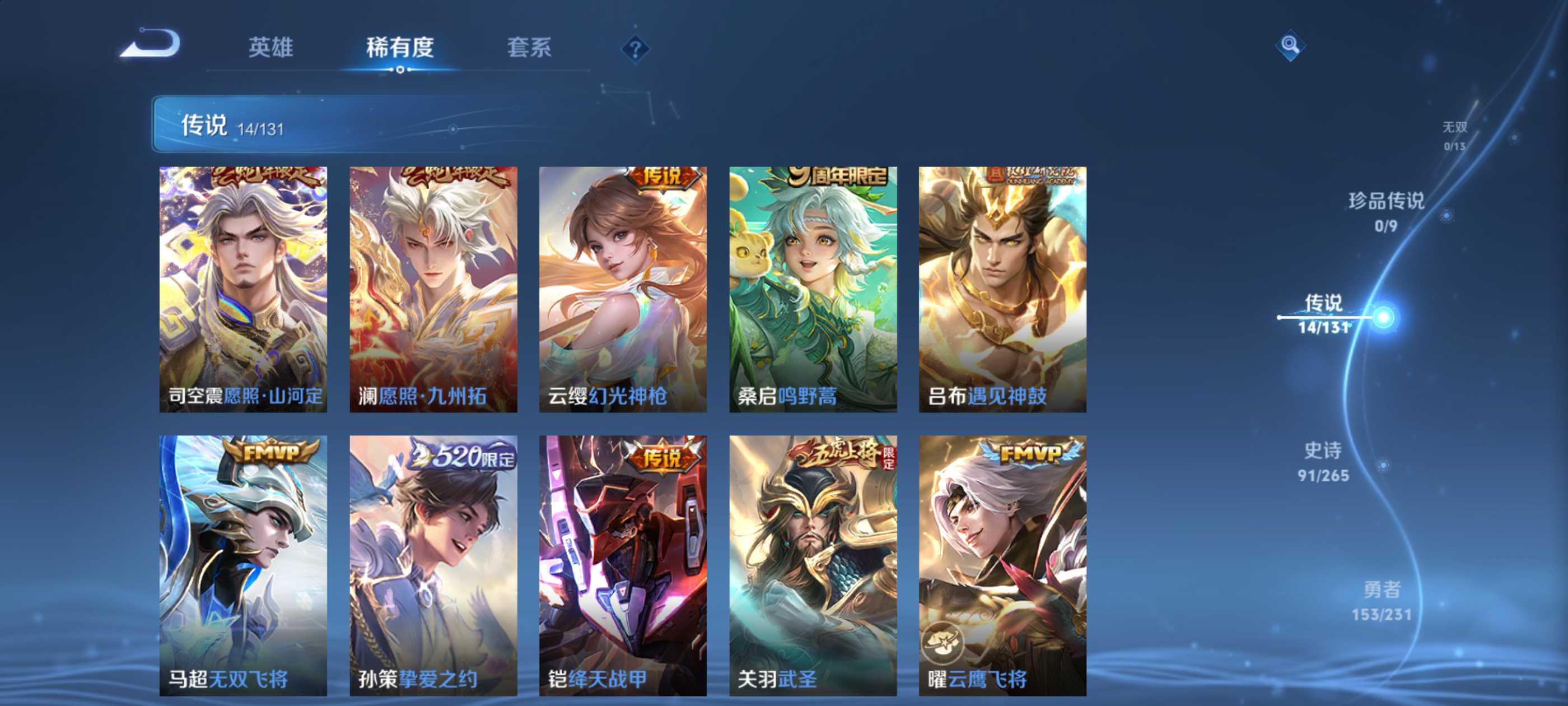Viewport: 1568px width, 706px height.
Task: Select the 稀有度 tab
Action: 399,48
